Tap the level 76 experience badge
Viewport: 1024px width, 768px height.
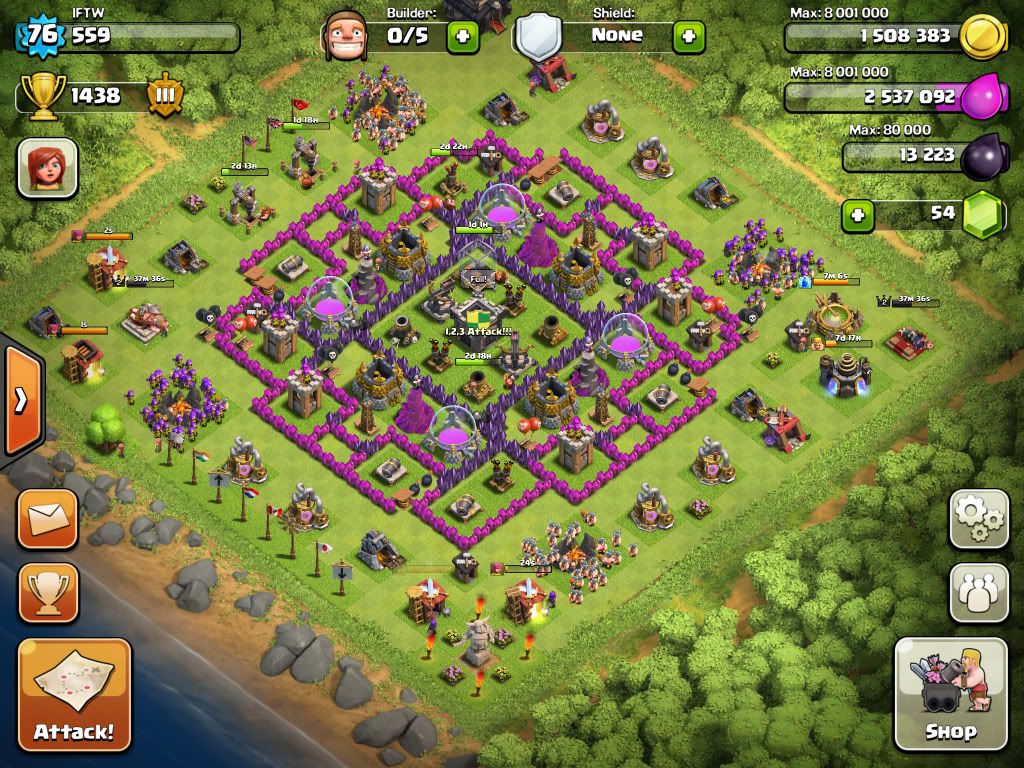pos(42,37)
